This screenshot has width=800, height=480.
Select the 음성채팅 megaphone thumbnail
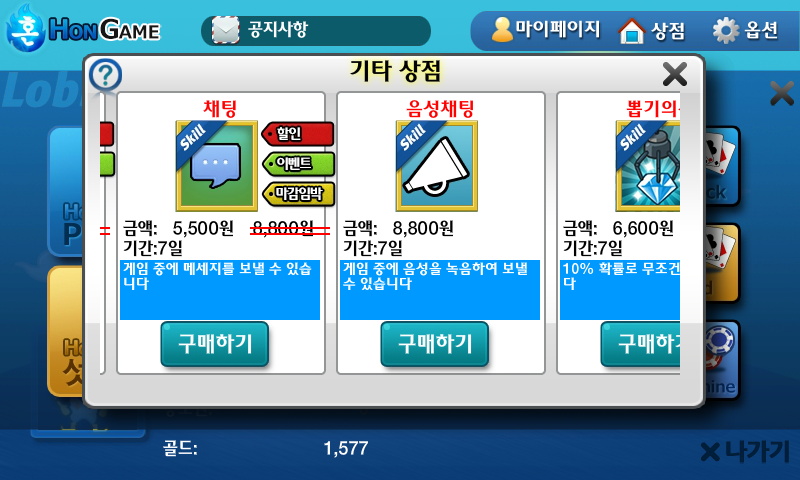(436, 165)
